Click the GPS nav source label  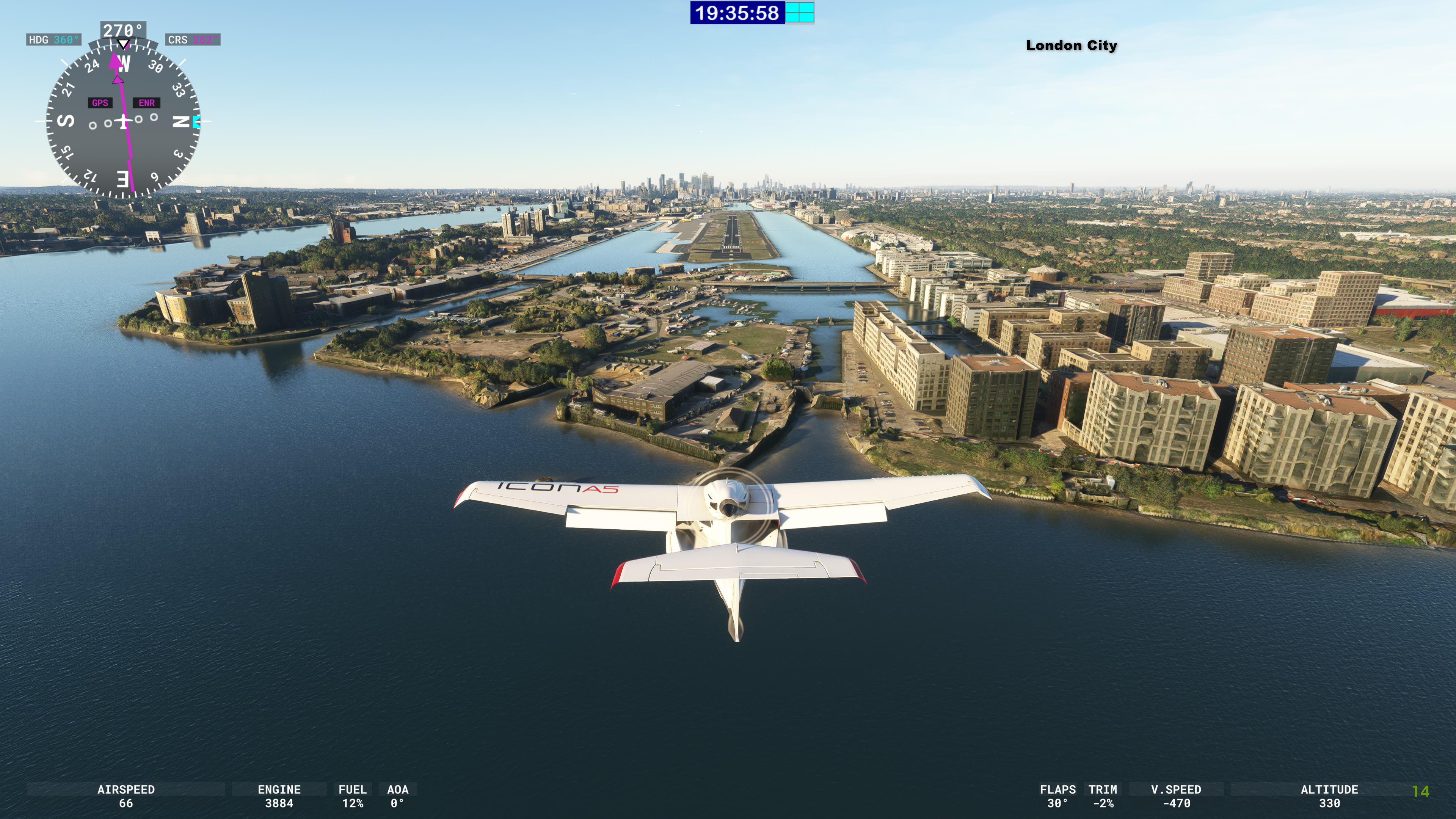(x=100, y=103)
